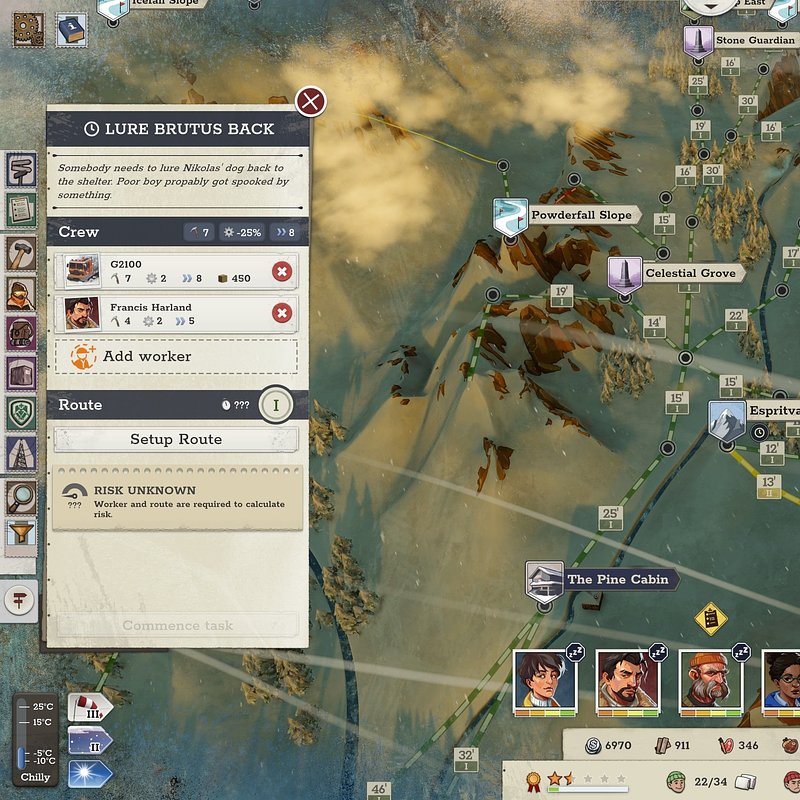This screenshot has width=800, height=800.
Task: Open the yellow clipboard task marker
Action: tap(710, 618)
